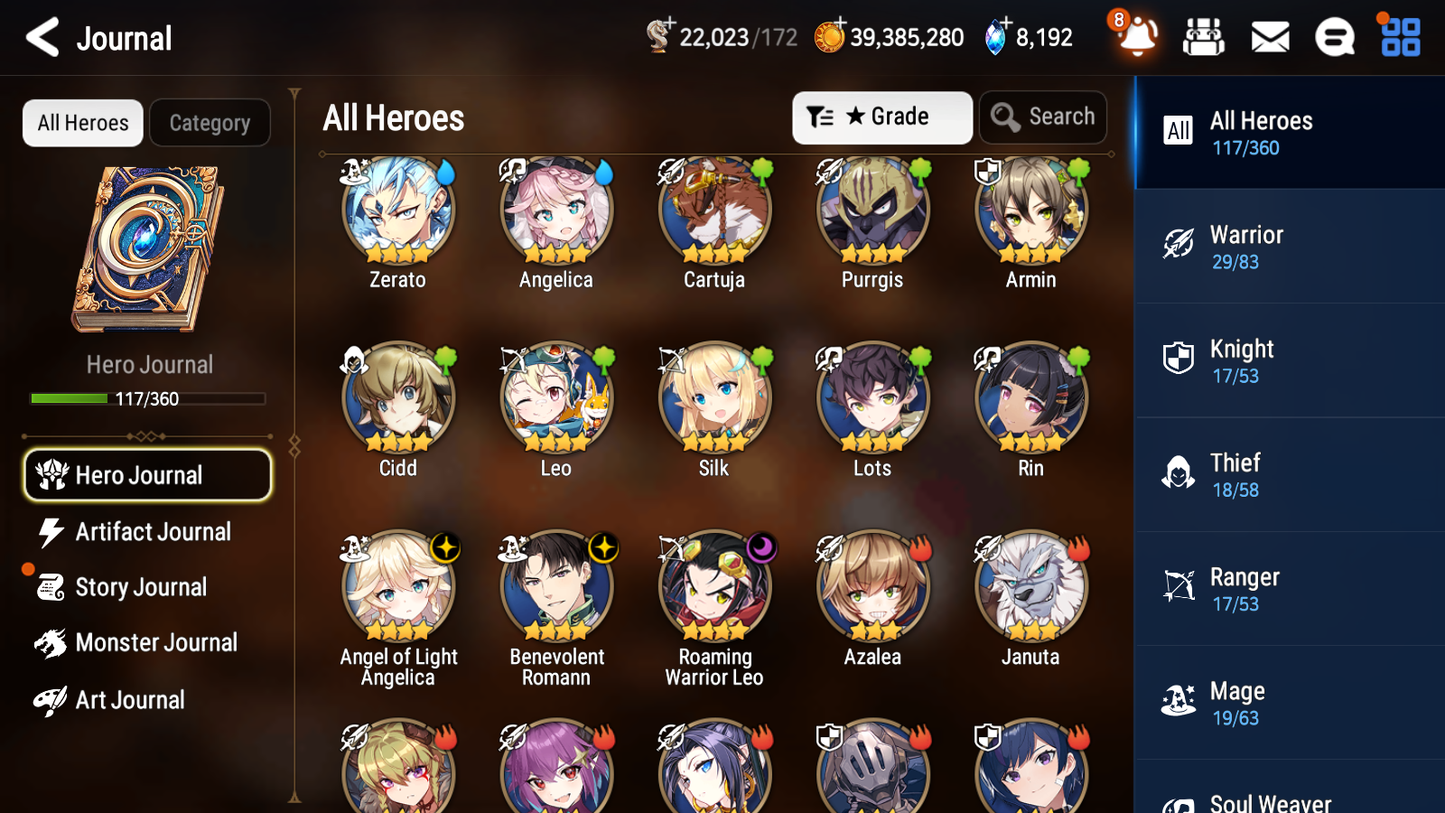Image resolution: width=1445 pixels, height=813 pixels.
Task: Expand the Thief class category
Action: tap(1289, 474)
